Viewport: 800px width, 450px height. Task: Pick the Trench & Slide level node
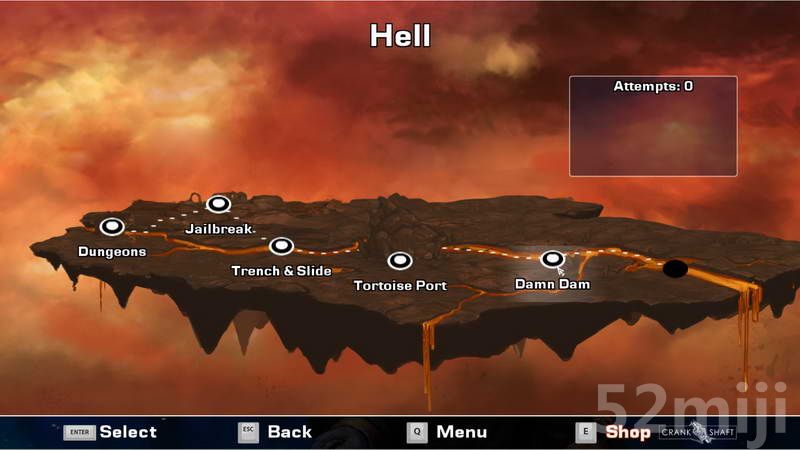[x=281, y=246]
